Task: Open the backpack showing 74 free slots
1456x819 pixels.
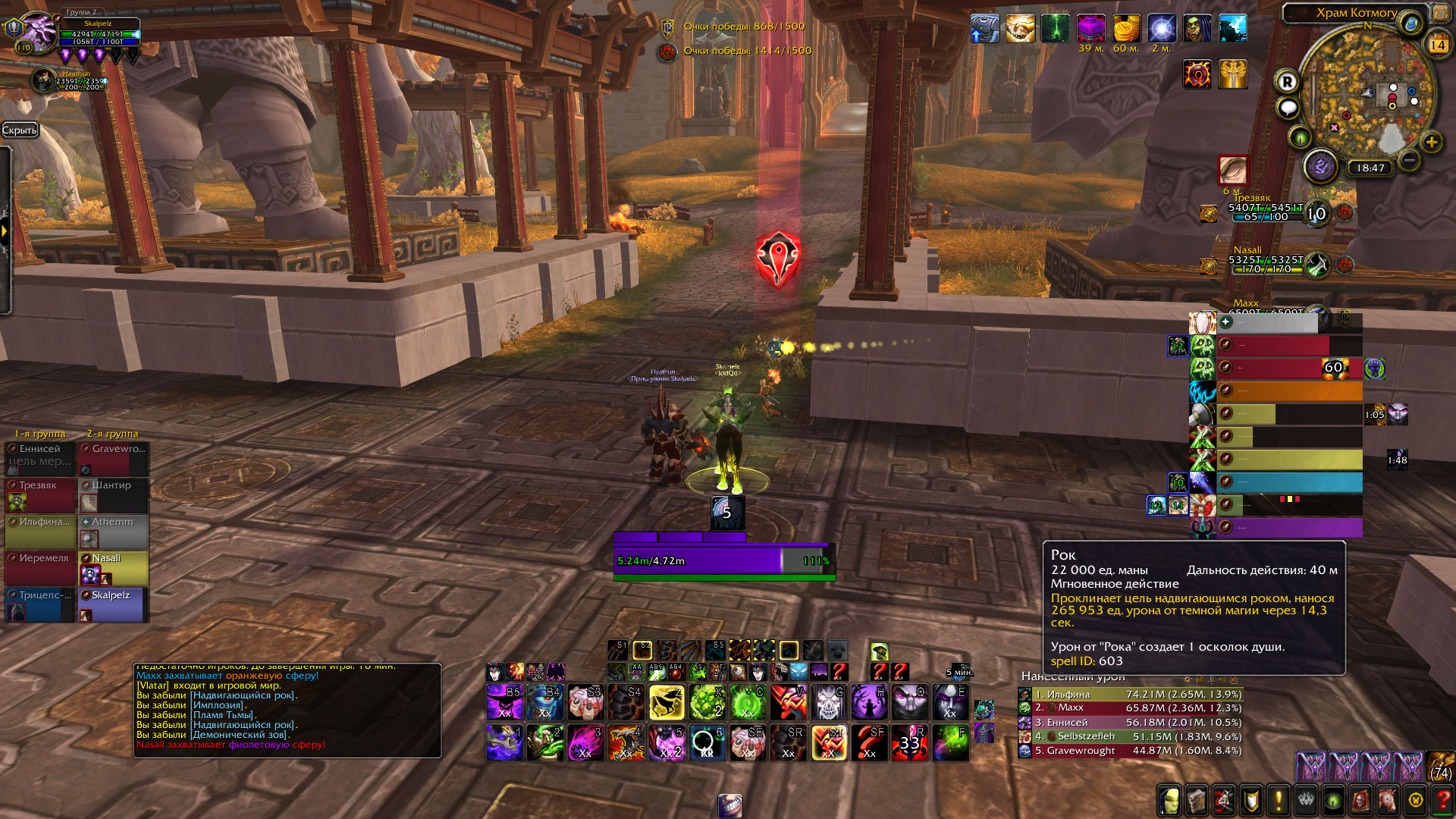Action: pos(1440,766)
